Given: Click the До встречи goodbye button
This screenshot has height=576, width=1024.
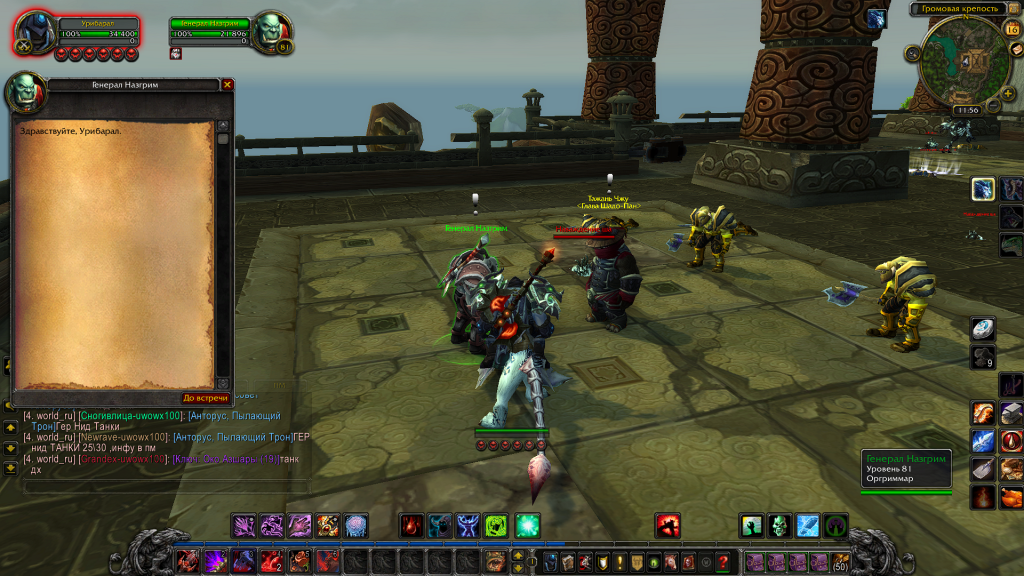Looking at the screenshot, I should pyautogui.click(x=203, y=398).
